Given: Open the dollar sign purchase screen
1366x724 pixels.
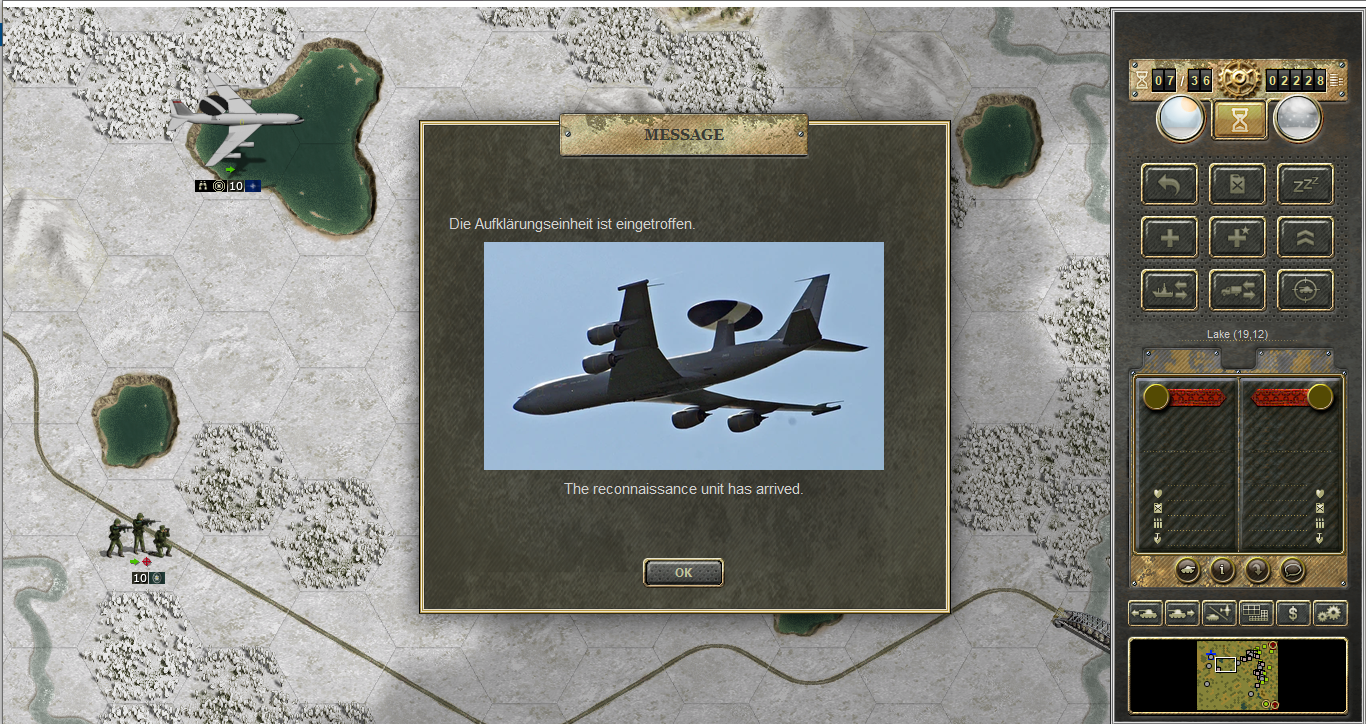Looking at the screenshot, I should [x=1293, y=612].
